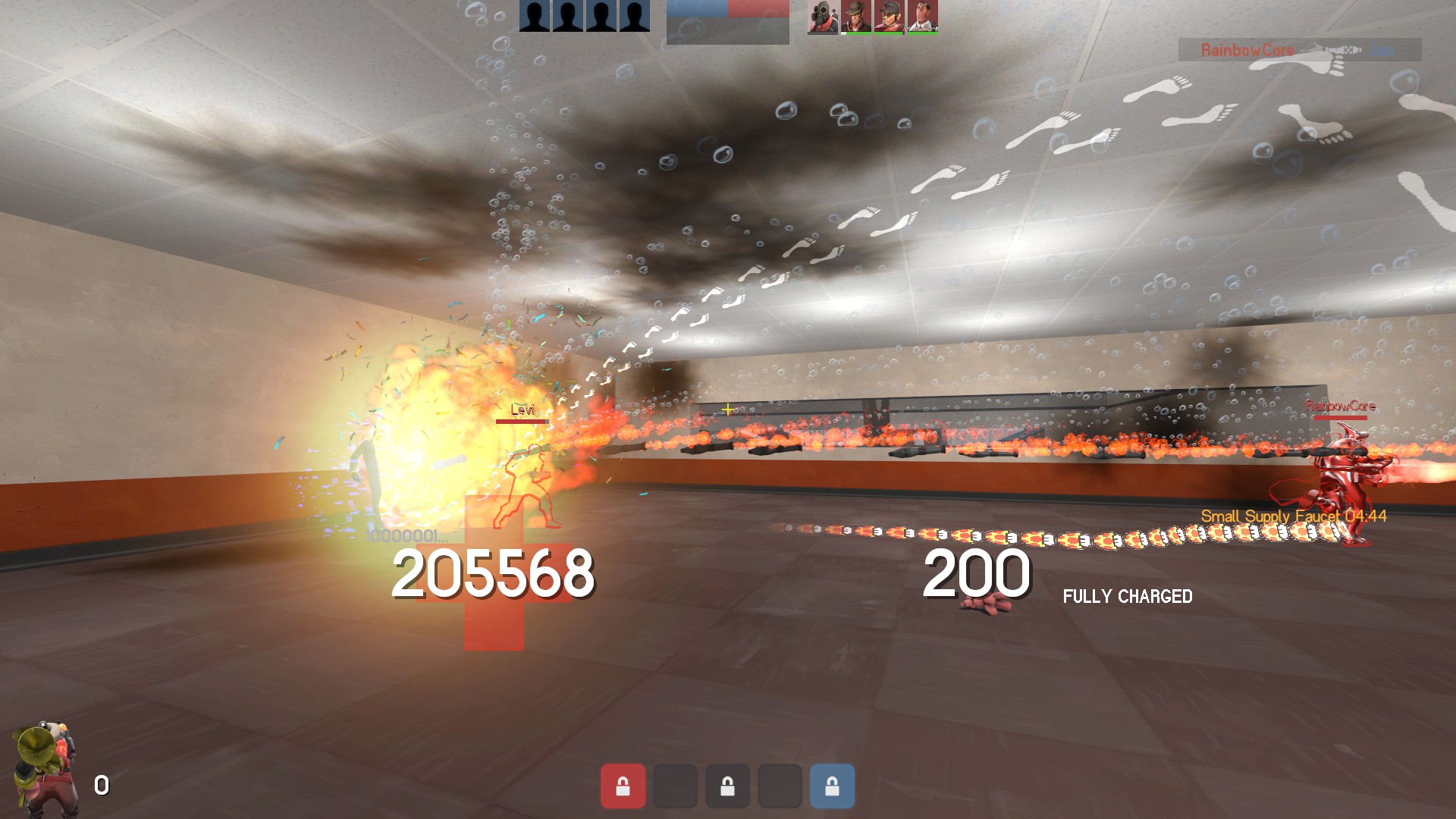Choose the red team Medic portrait
The width and height of the screenshot is (1456, 819).
point(922,17)
